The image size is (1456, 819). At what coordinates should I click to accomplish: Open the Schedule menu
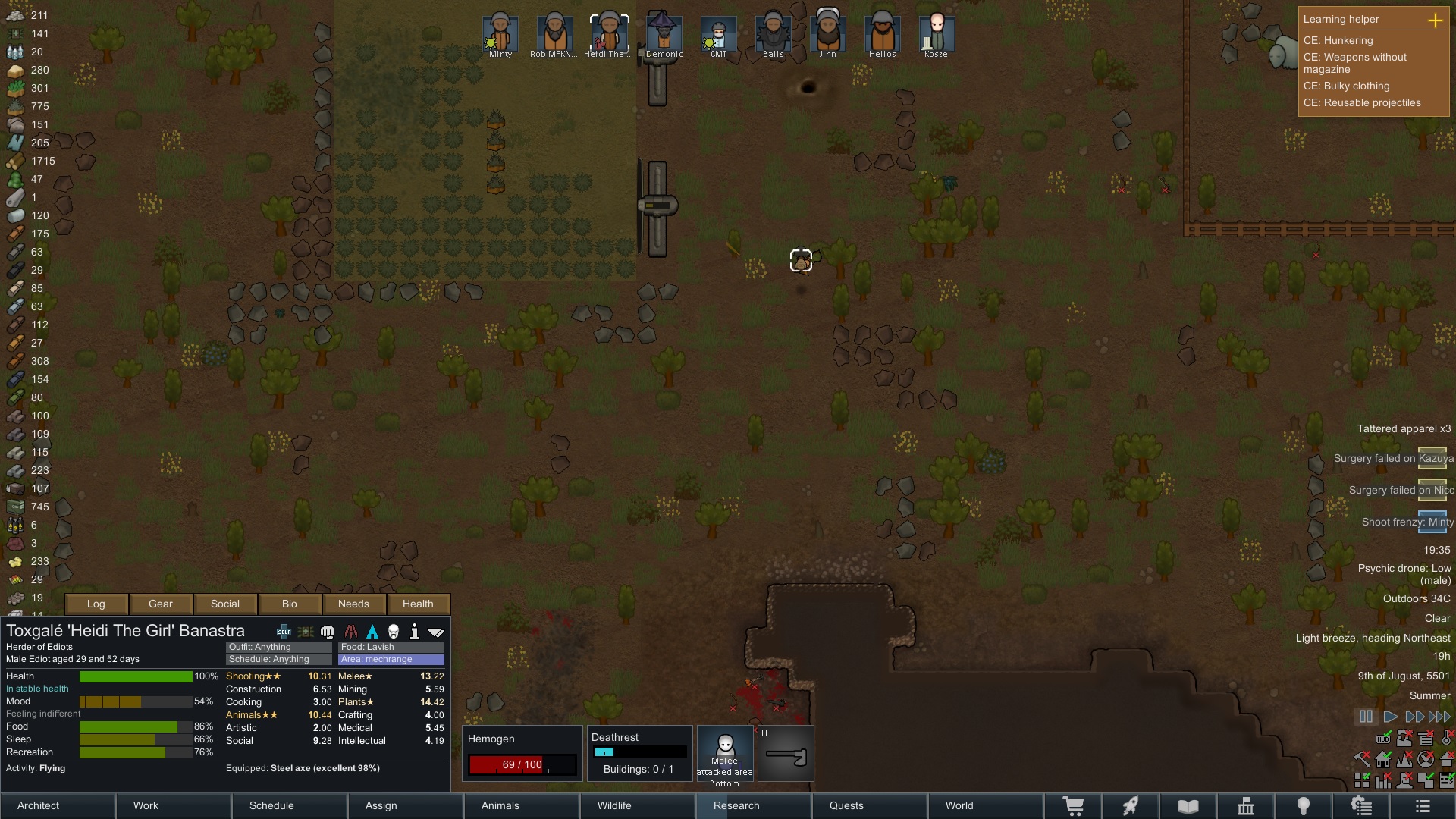(271, 805)
